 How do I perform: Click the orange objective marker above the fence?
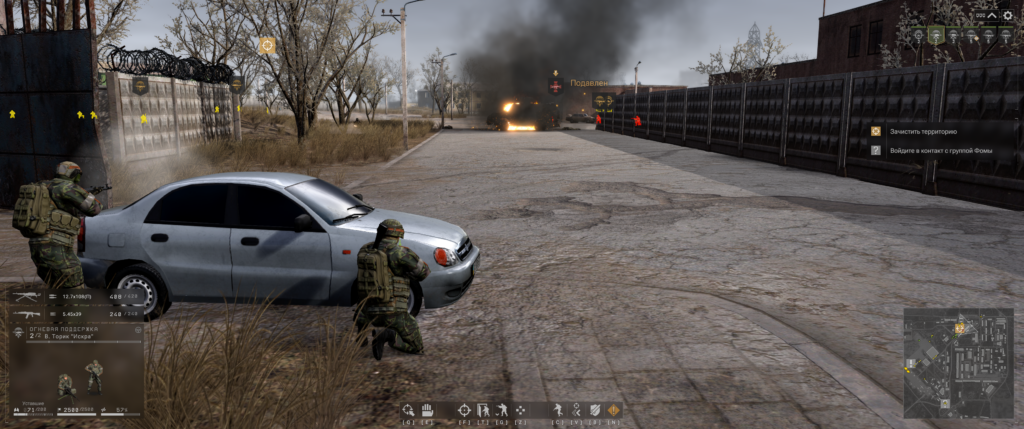click(266, 45)
